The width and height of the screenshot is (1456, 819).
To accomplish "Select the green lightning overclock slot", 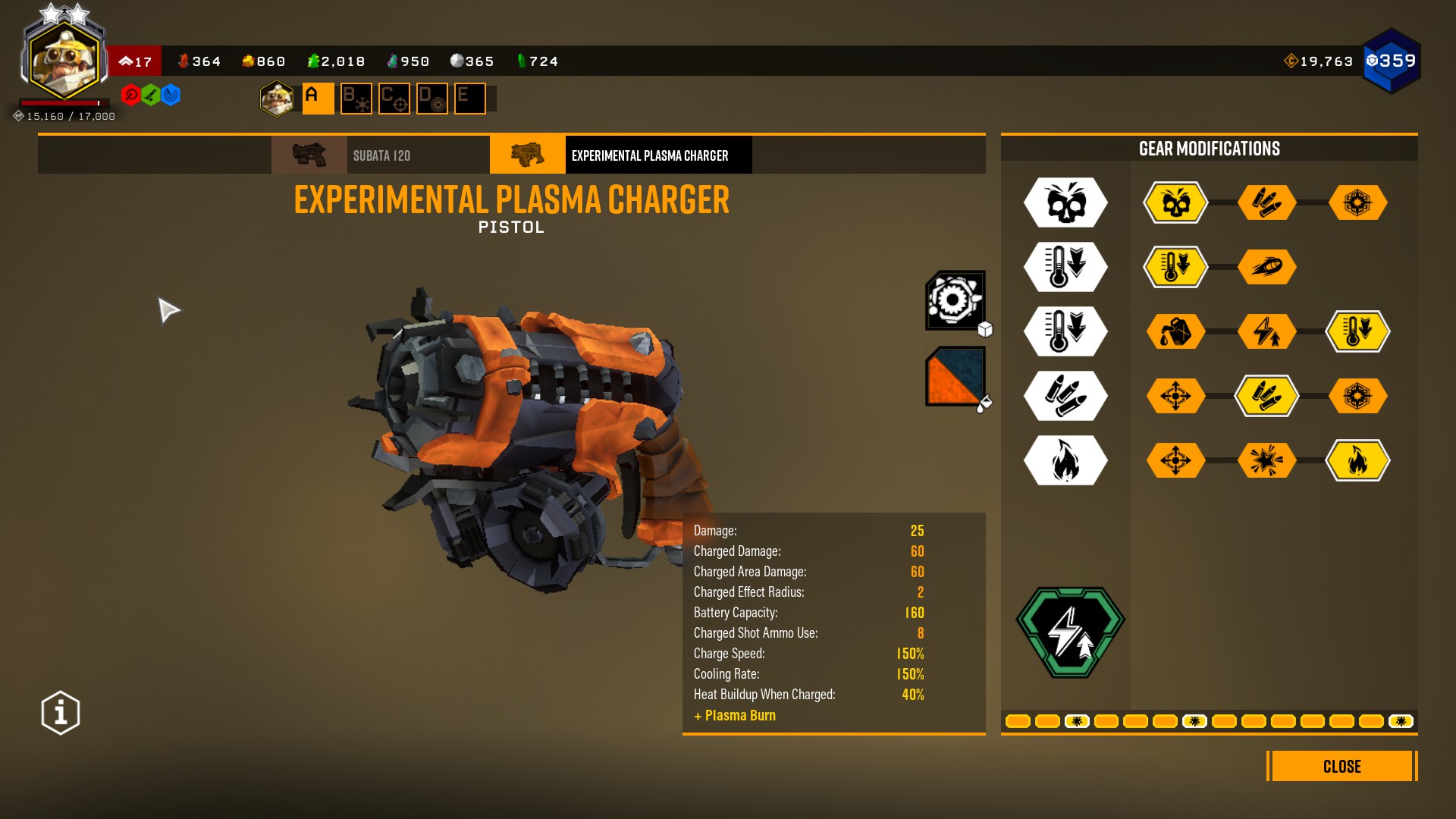I will 1070,632.
